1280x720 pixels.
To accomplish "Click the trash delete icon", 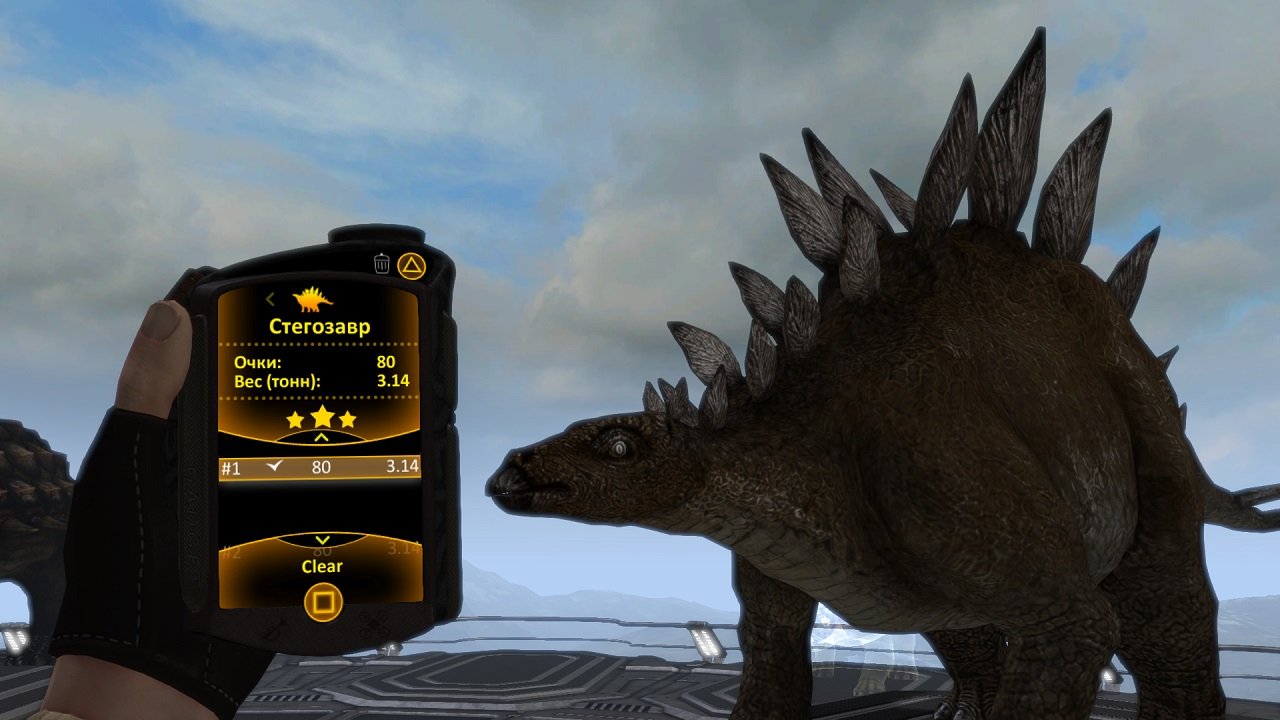I will coord(383,263).
